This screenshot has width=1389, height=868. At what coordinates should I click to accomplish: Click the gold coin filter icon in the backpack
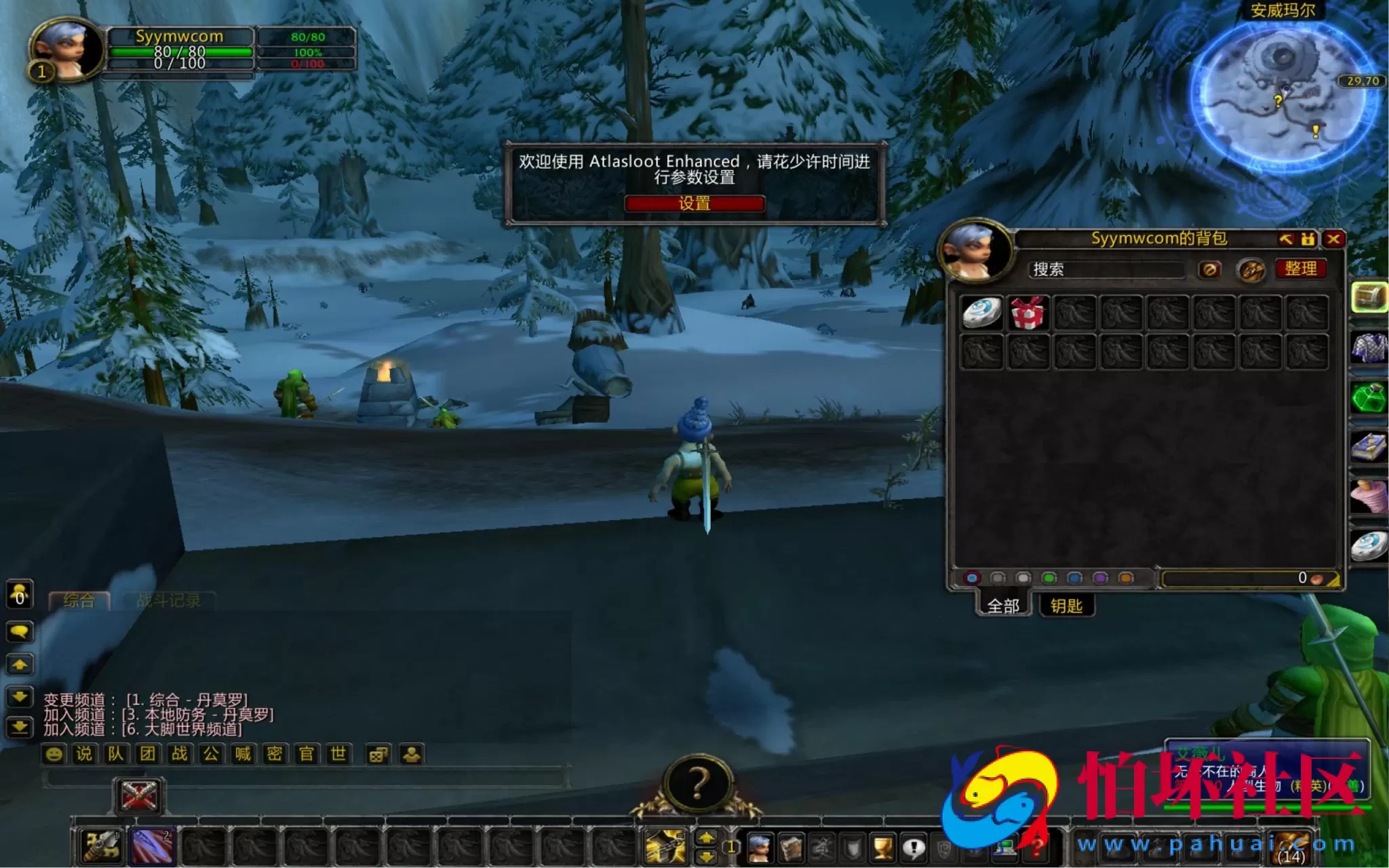(1252, 269)
